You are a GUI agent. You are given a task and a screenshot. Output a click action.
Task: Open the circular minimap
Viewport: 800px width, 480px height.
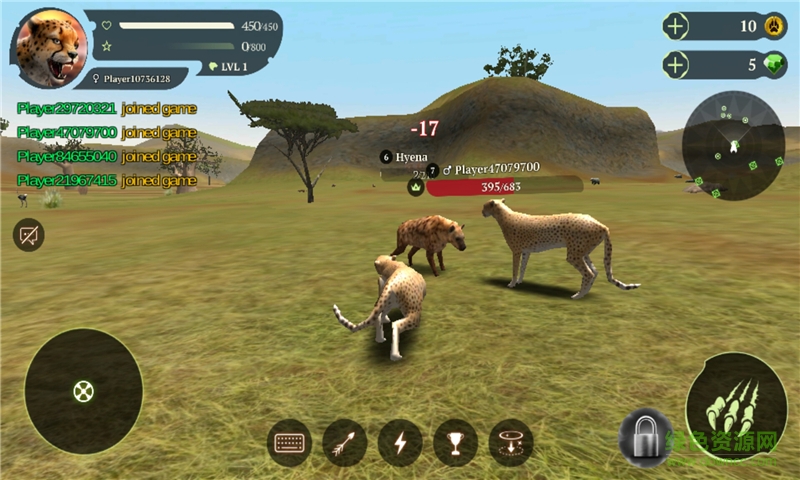tap(733, 146)
